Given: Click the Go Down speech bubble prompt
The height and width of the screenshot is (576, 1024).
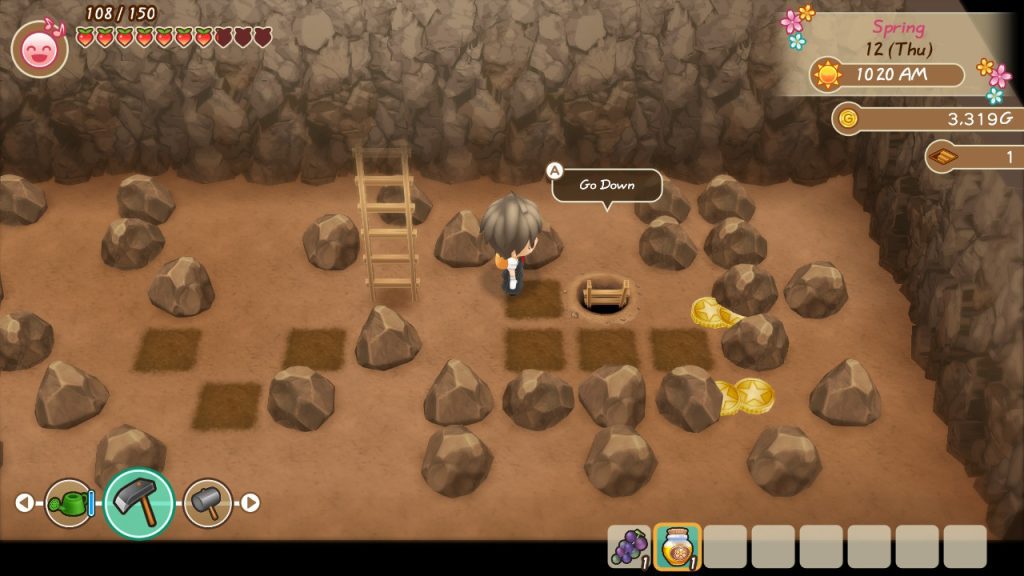Looking at the screenshot, I should [x=606, y=185].
